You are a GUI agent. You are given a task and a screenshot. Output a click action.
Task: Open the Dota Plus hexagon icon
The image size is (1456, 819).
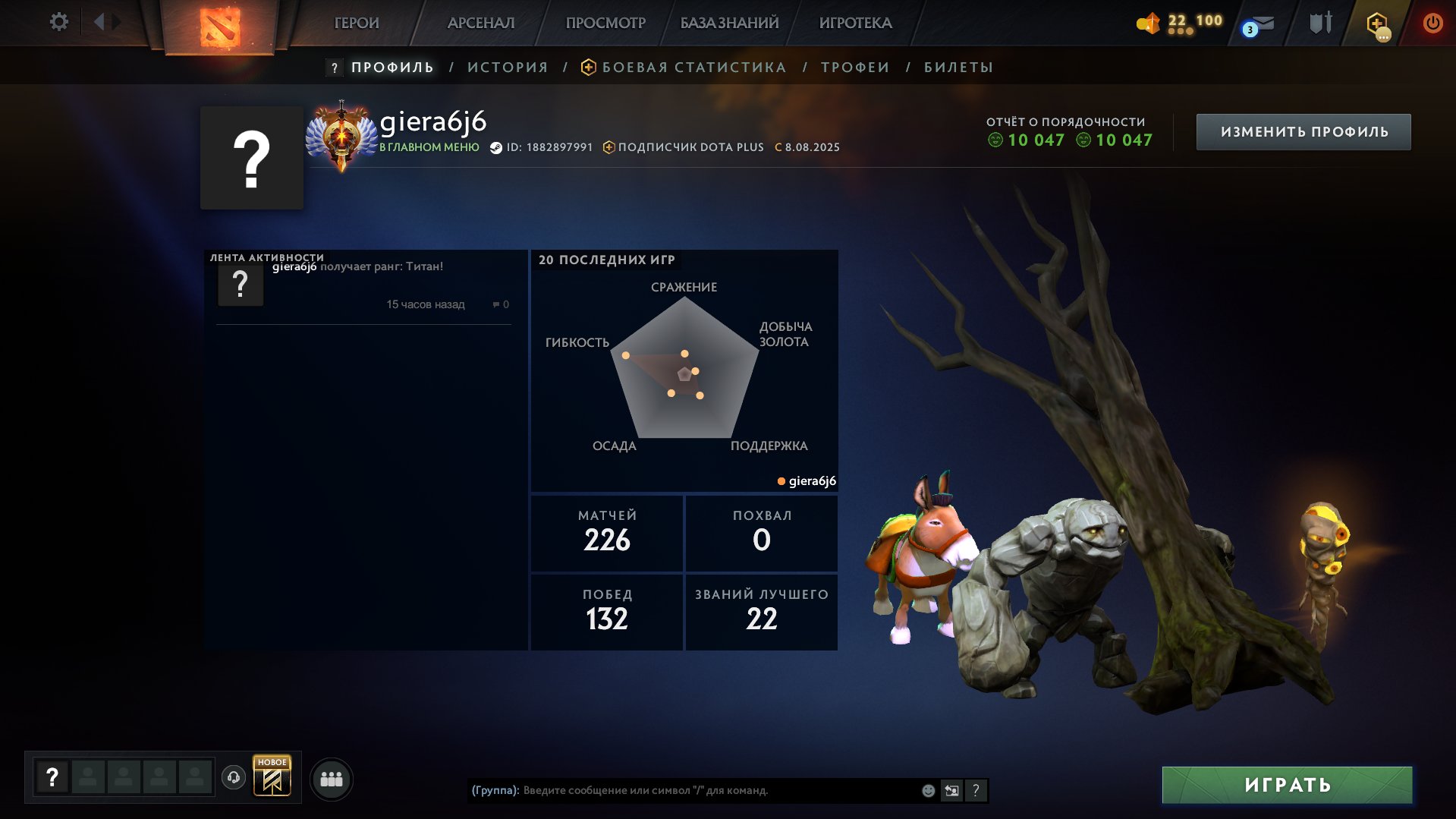pyautogui.click(x=1376, y=23)
